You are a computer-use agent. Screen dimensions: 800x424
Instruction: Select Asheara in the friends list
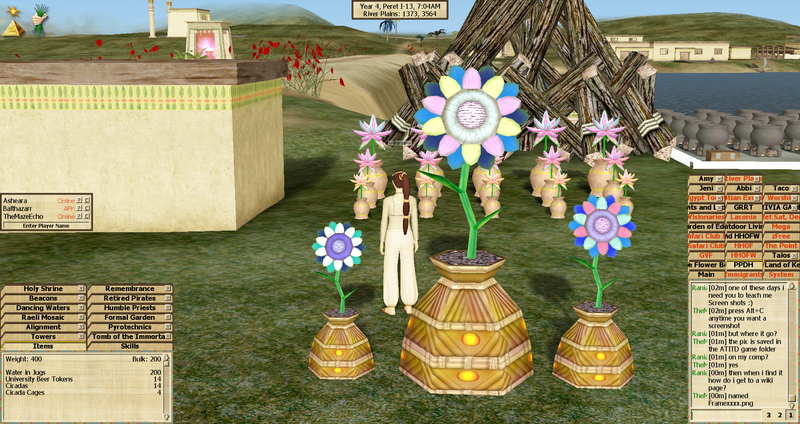click(20, 199)
